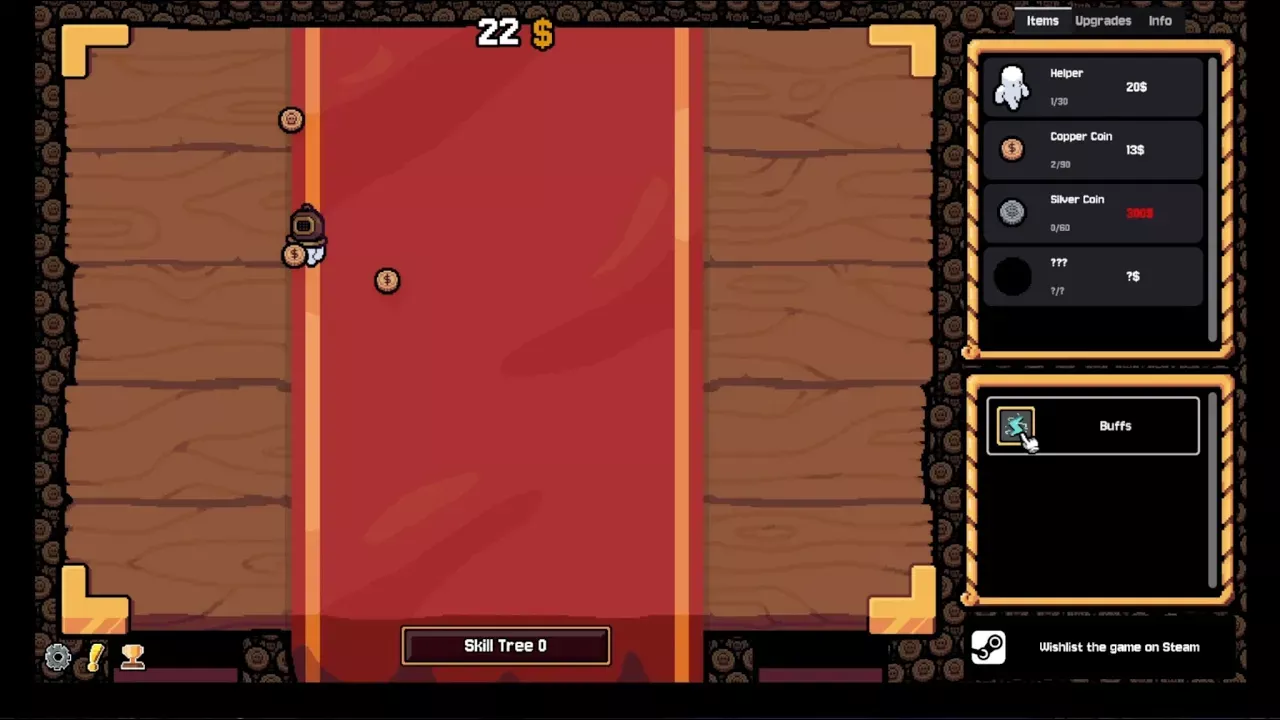Open the Skill Tree
Image resolution: width=1280 pixels, height=720 pixels.
(x=505, y=646)
